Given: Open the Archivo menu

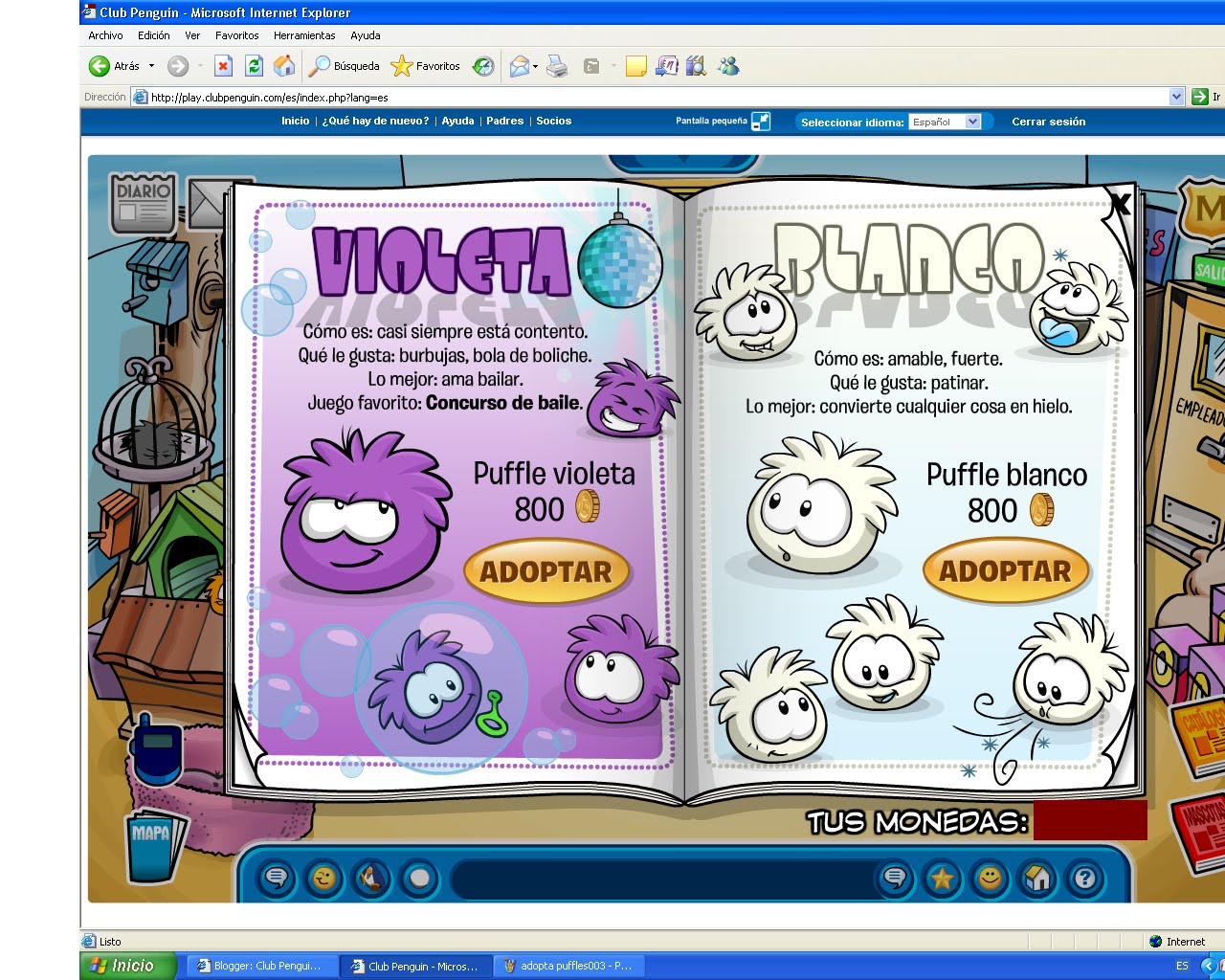Looking at the screenshot, I should pos(105,35).
